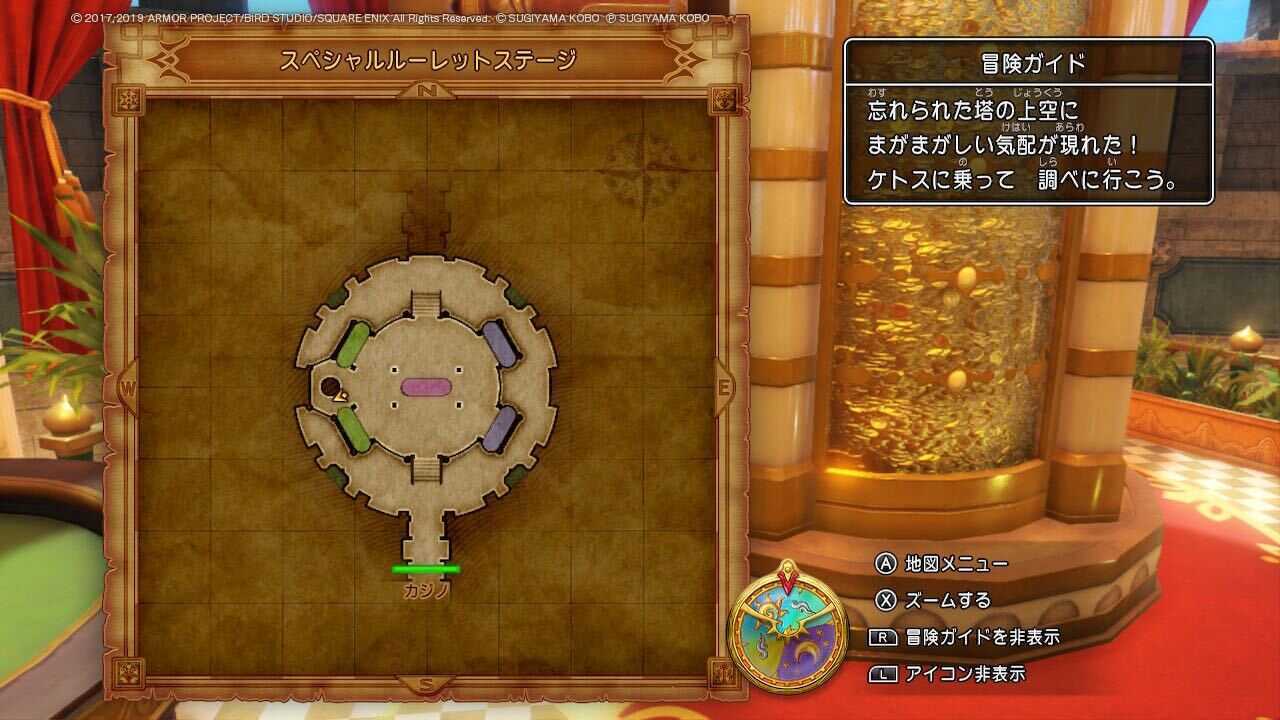Select the northern staircase icon on the map

[x=428, y=303]
